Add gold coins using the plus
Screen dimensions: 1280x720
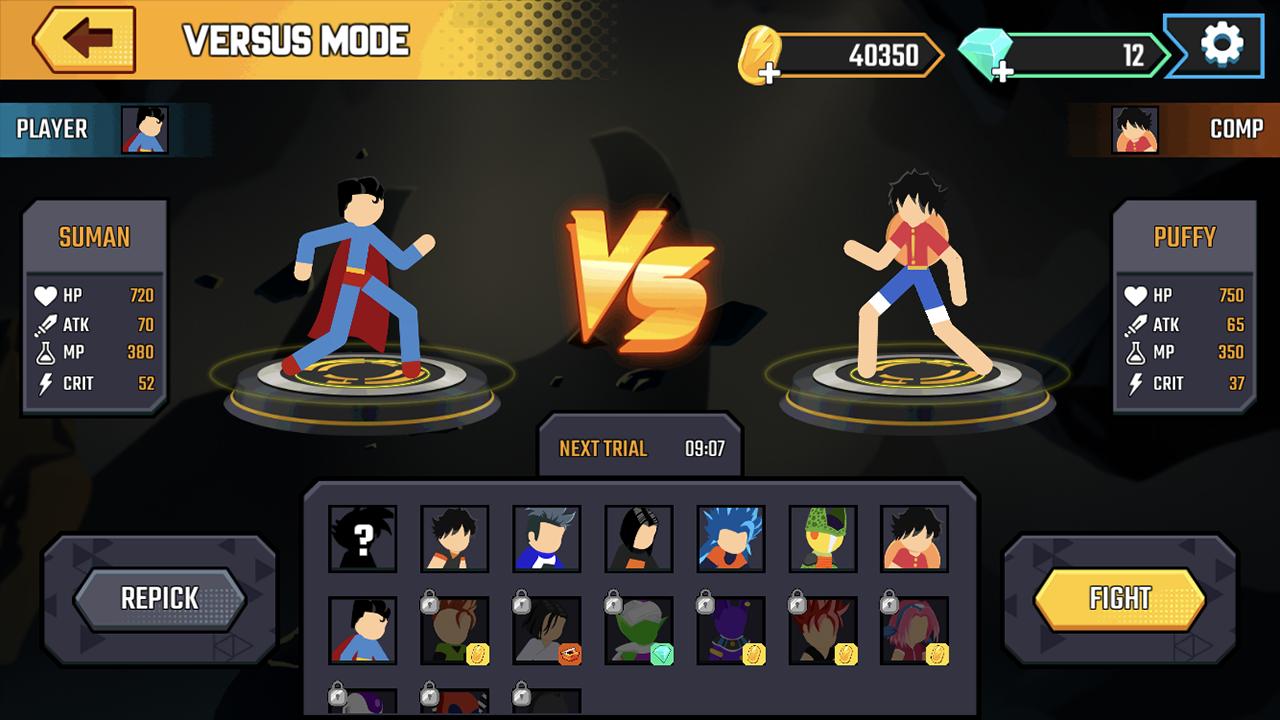768,72
